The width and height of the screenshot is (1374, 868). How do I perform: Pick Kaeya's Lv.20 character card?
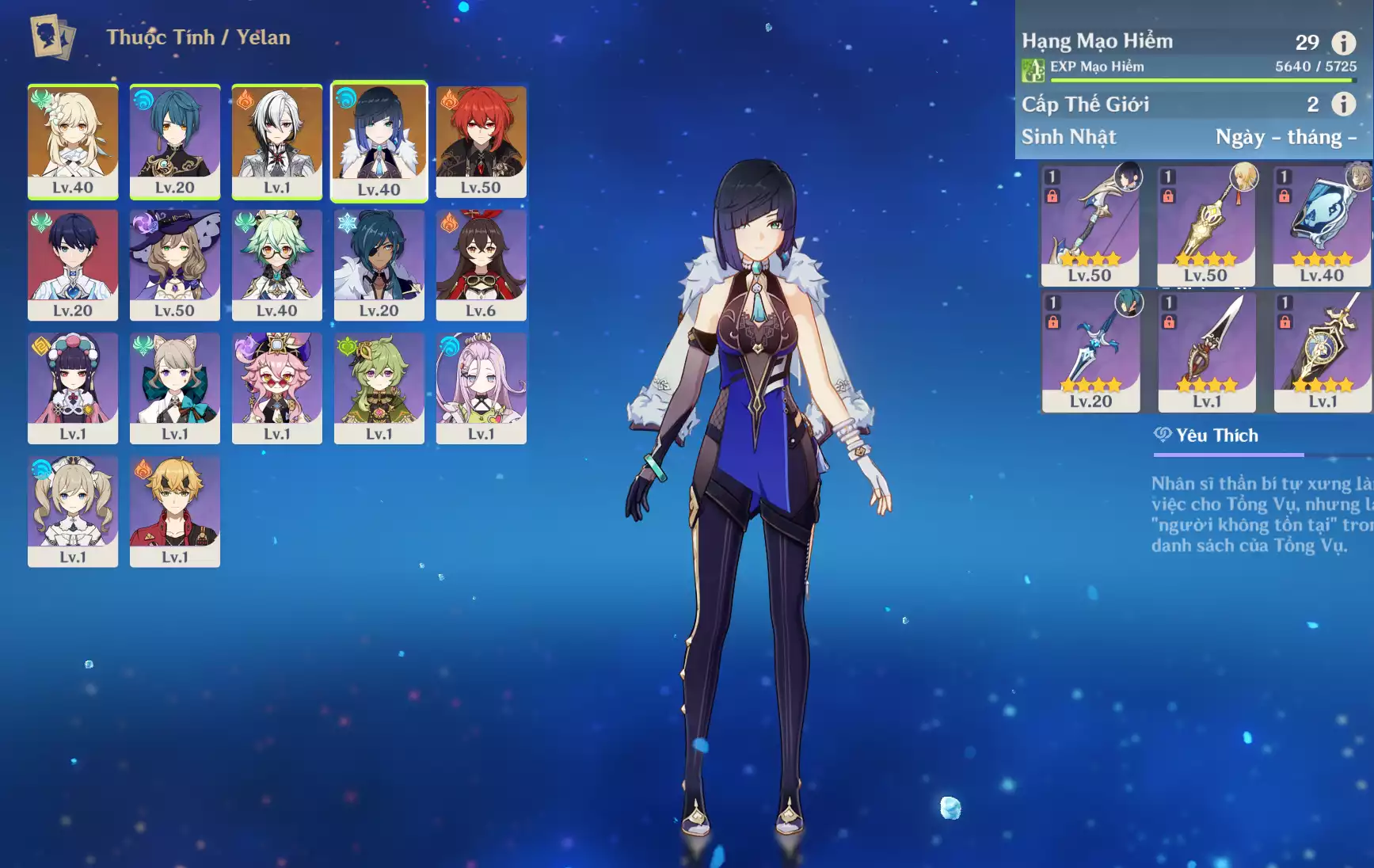tap(379, 265)
